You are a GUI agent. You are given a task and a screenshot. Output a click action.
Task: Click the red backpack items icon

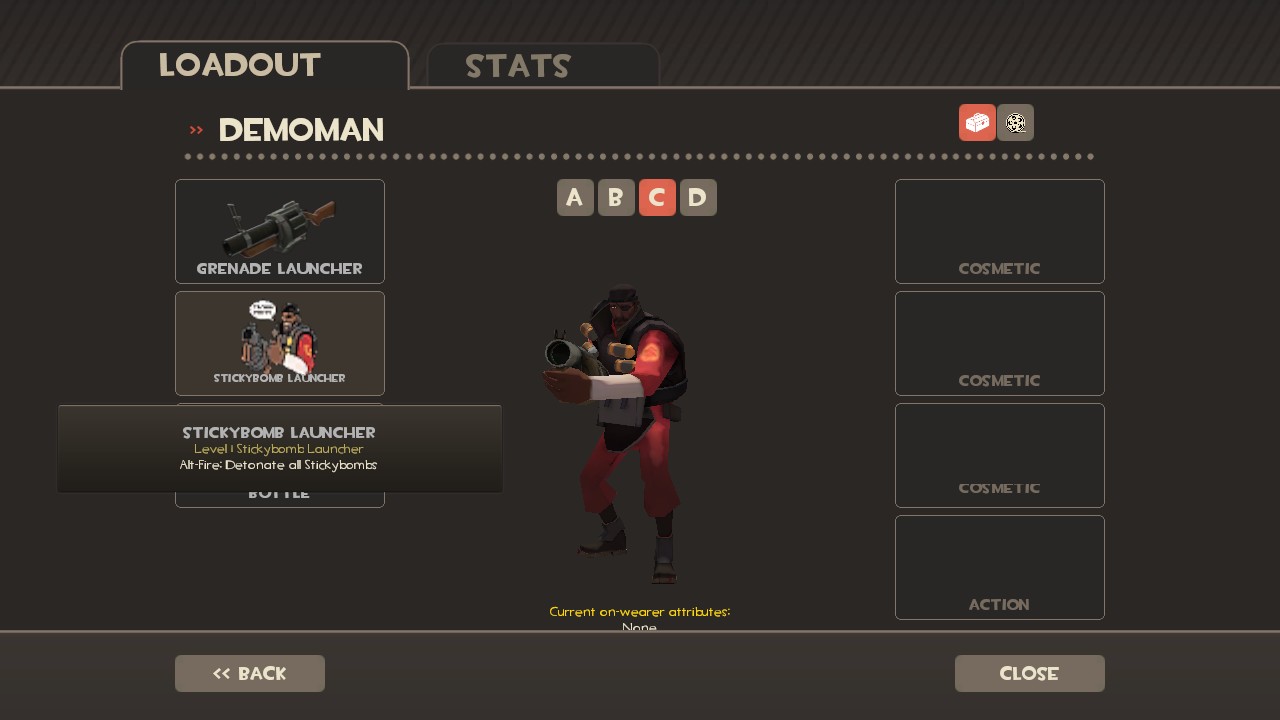pos(977,123)
